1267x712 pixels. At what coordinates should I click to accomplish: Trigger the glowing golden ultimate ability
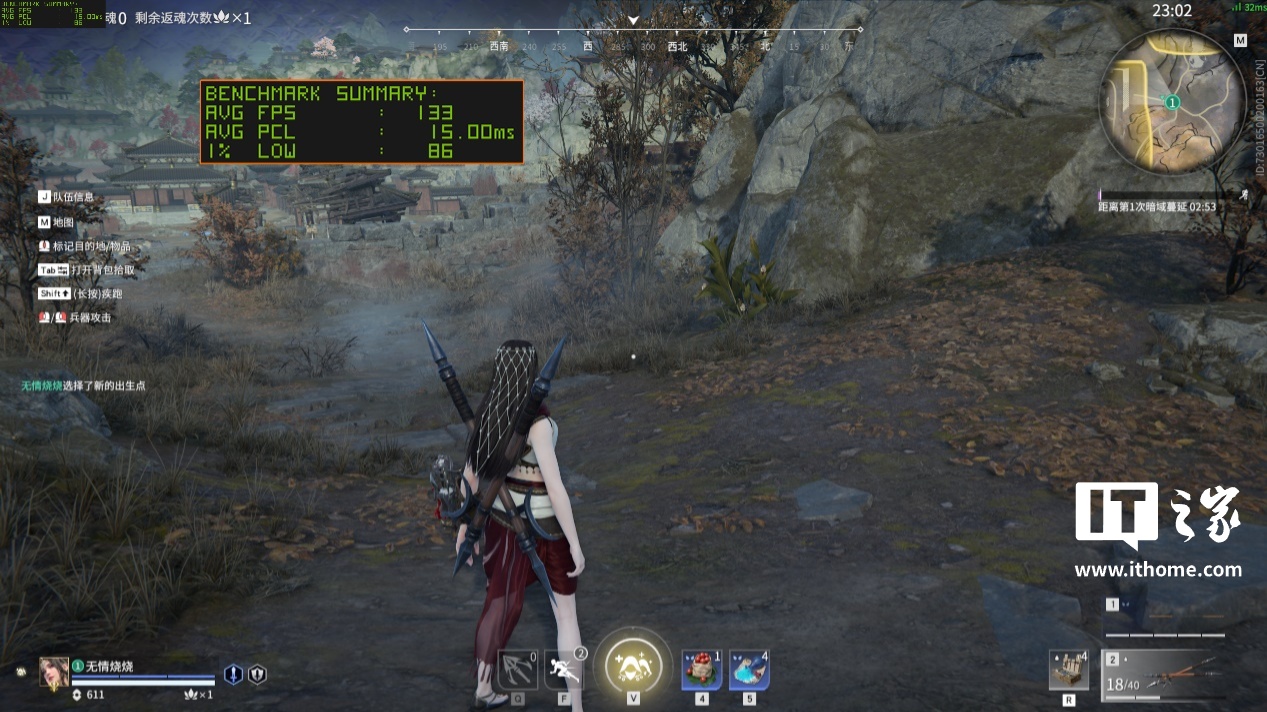click(633, 665)
